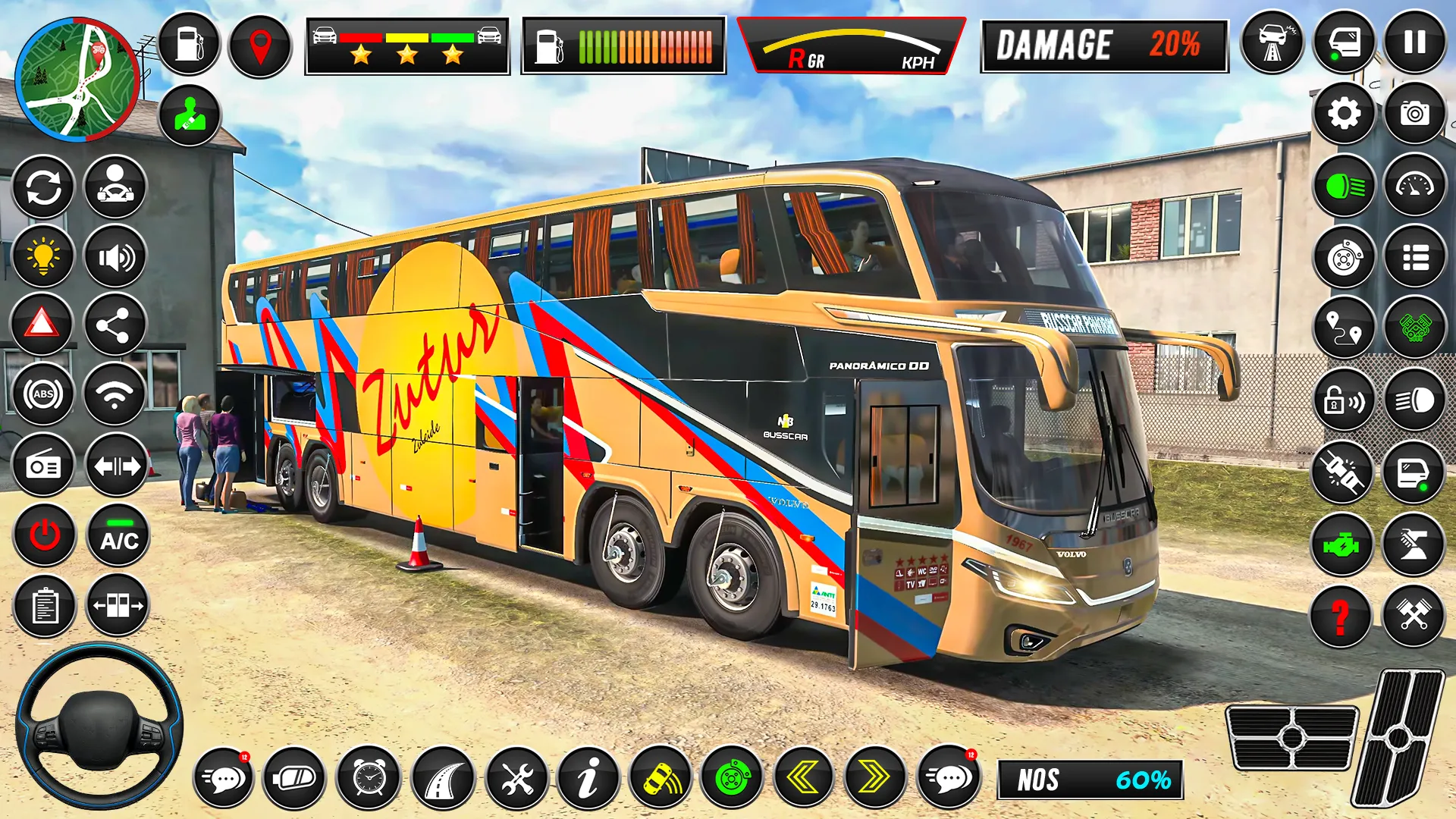Image resolution: width=1456 pixels, height=819 pixels.
Task: Tap the red power engine button
Action: (x=44, y=536)
